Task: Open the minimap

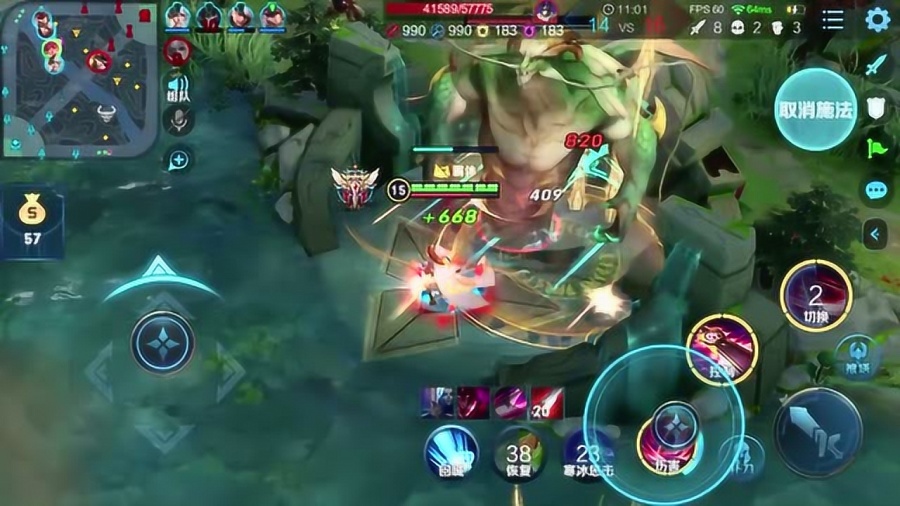Action: click(x=80, y=78)
